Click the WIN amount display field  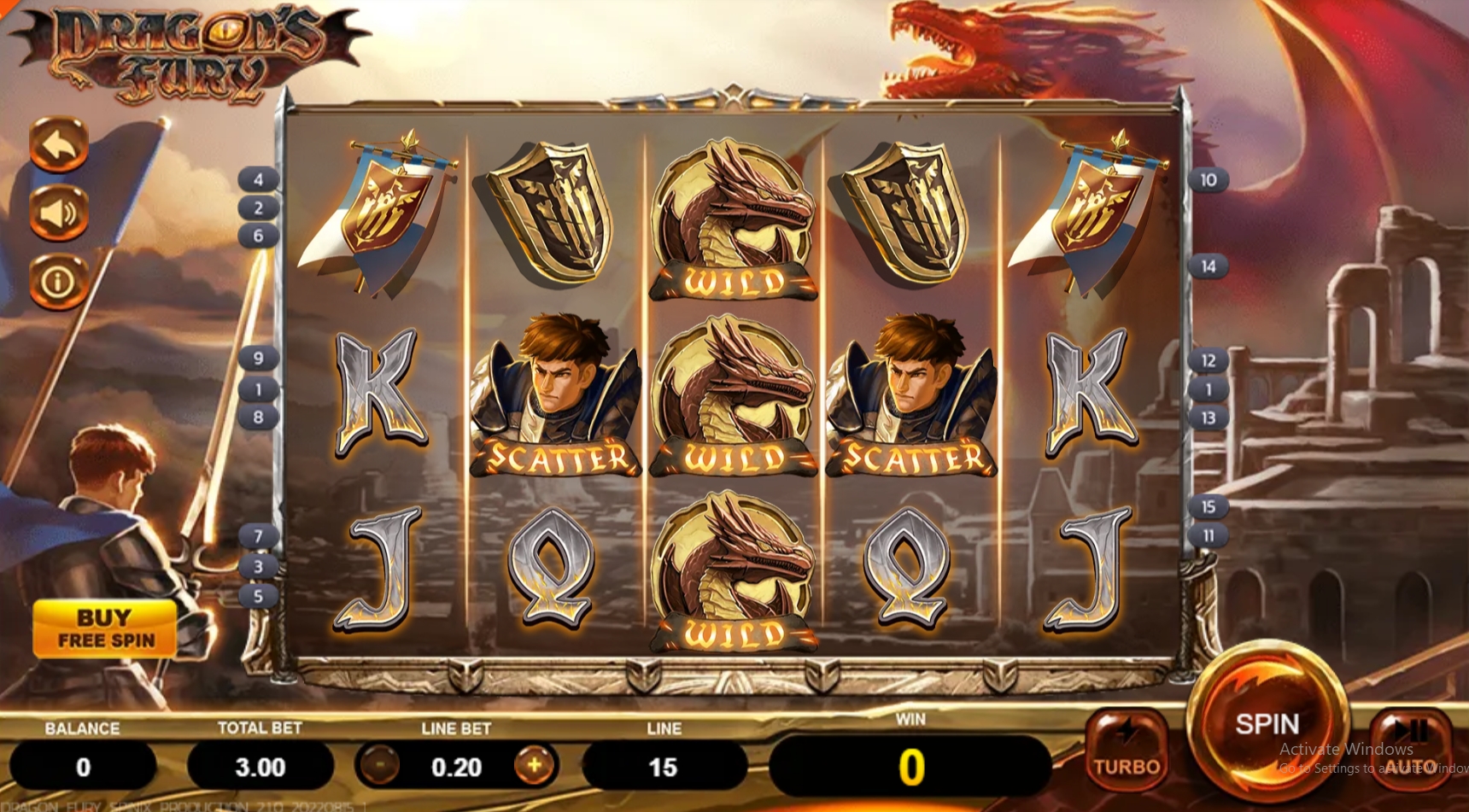tap(911, 766)
